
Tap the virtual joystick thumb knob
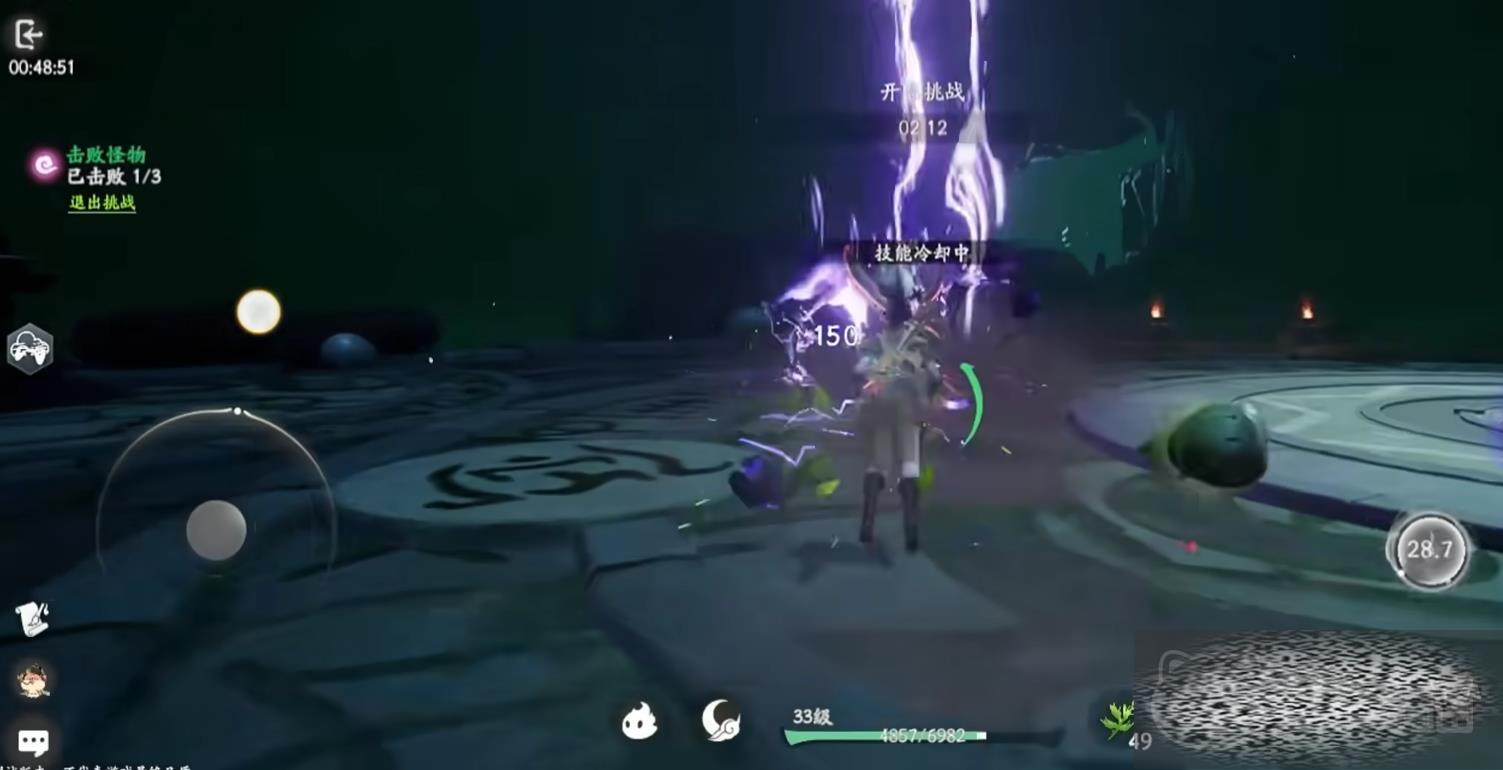(x=216, y=530)
